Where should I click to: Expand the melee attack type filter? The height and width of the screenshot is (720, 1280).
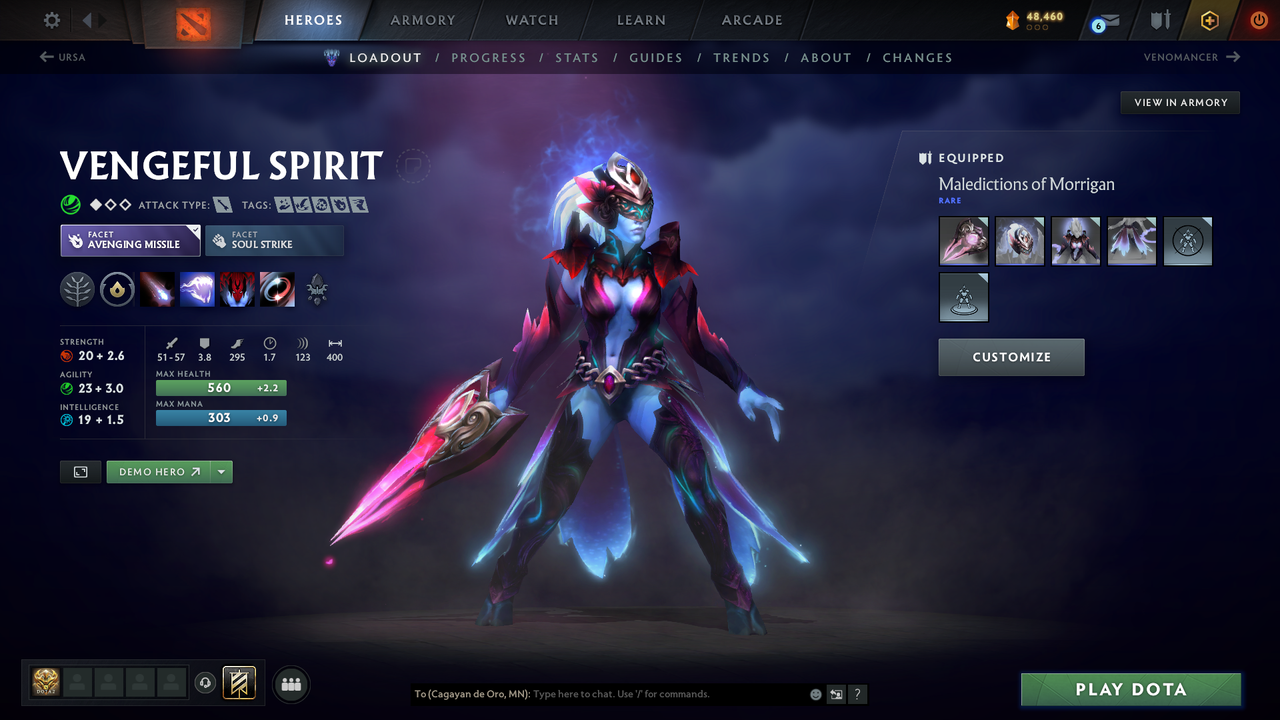point(220,203)
